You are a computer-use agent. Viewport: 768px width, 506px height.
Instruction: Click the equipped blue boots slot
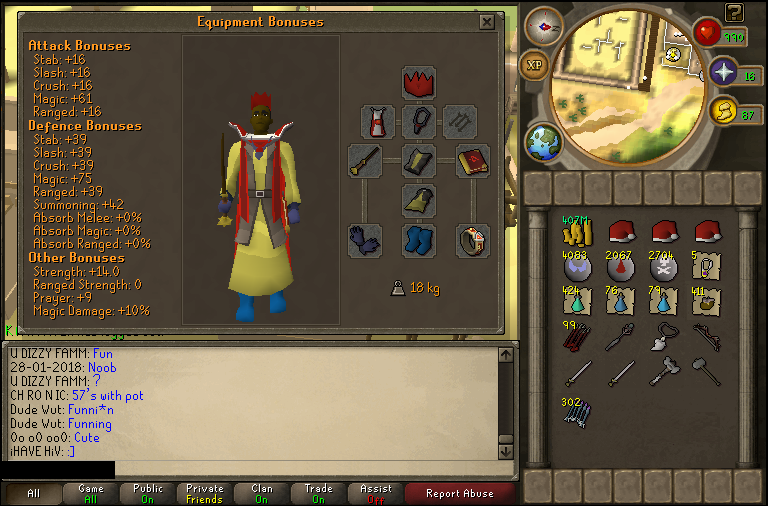pos(418,240)
